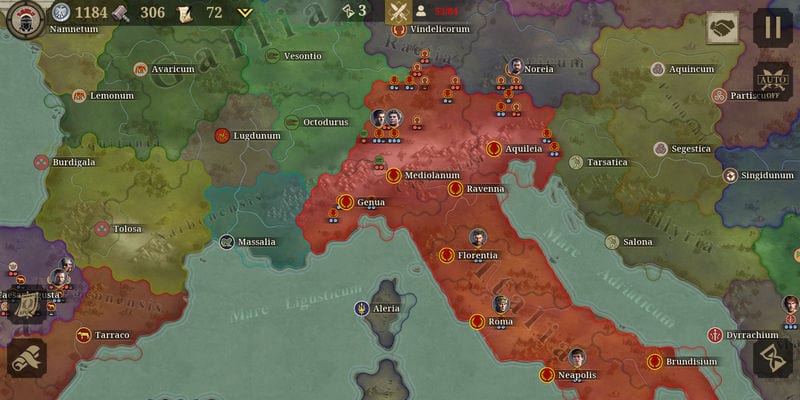Open the scroll map button above Tarraco
800x400 pixels.
coord(27,302)
